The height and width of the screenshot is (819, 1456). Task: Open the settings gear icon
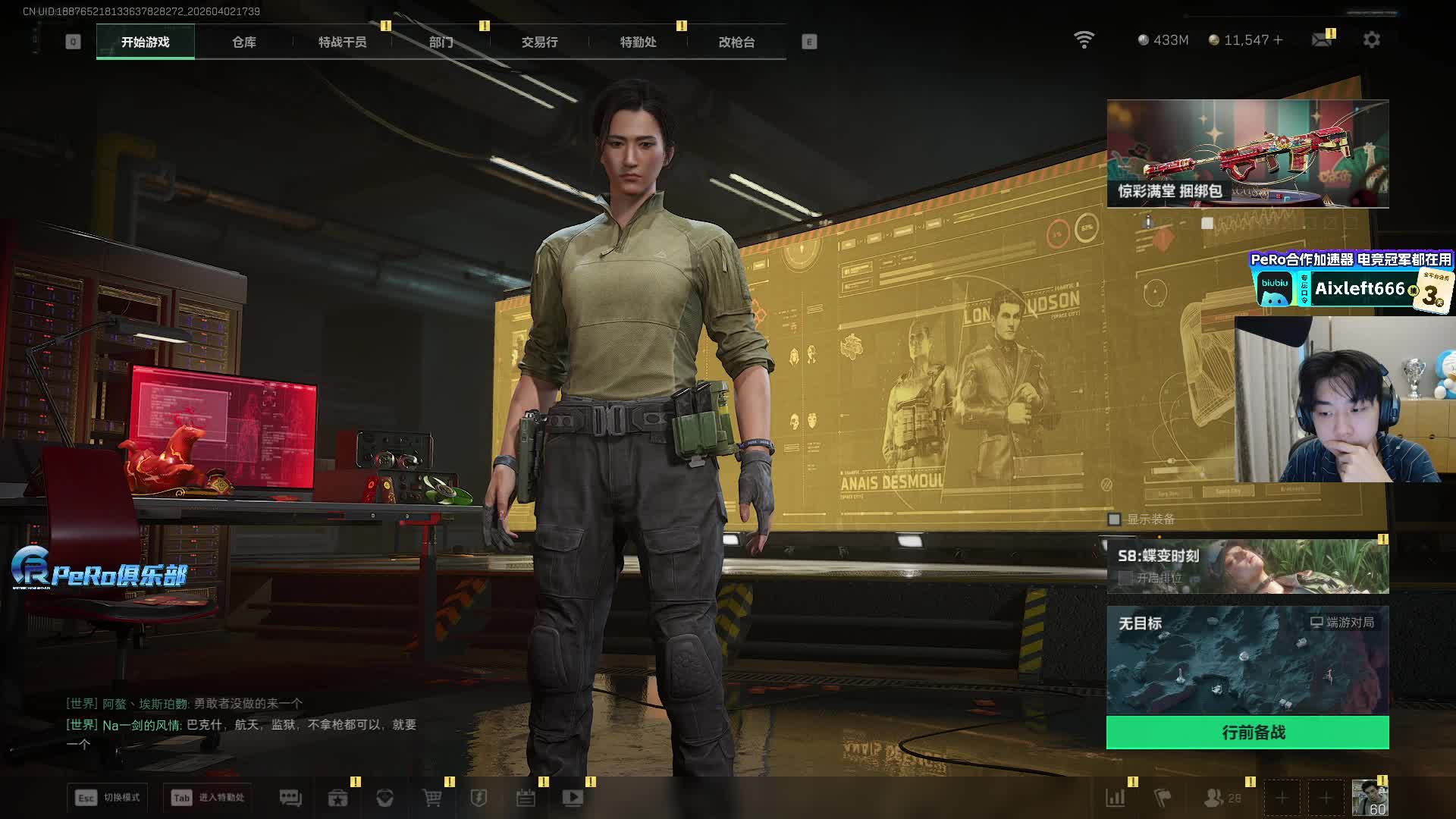pyautogui.click(x=1372, y=40)
